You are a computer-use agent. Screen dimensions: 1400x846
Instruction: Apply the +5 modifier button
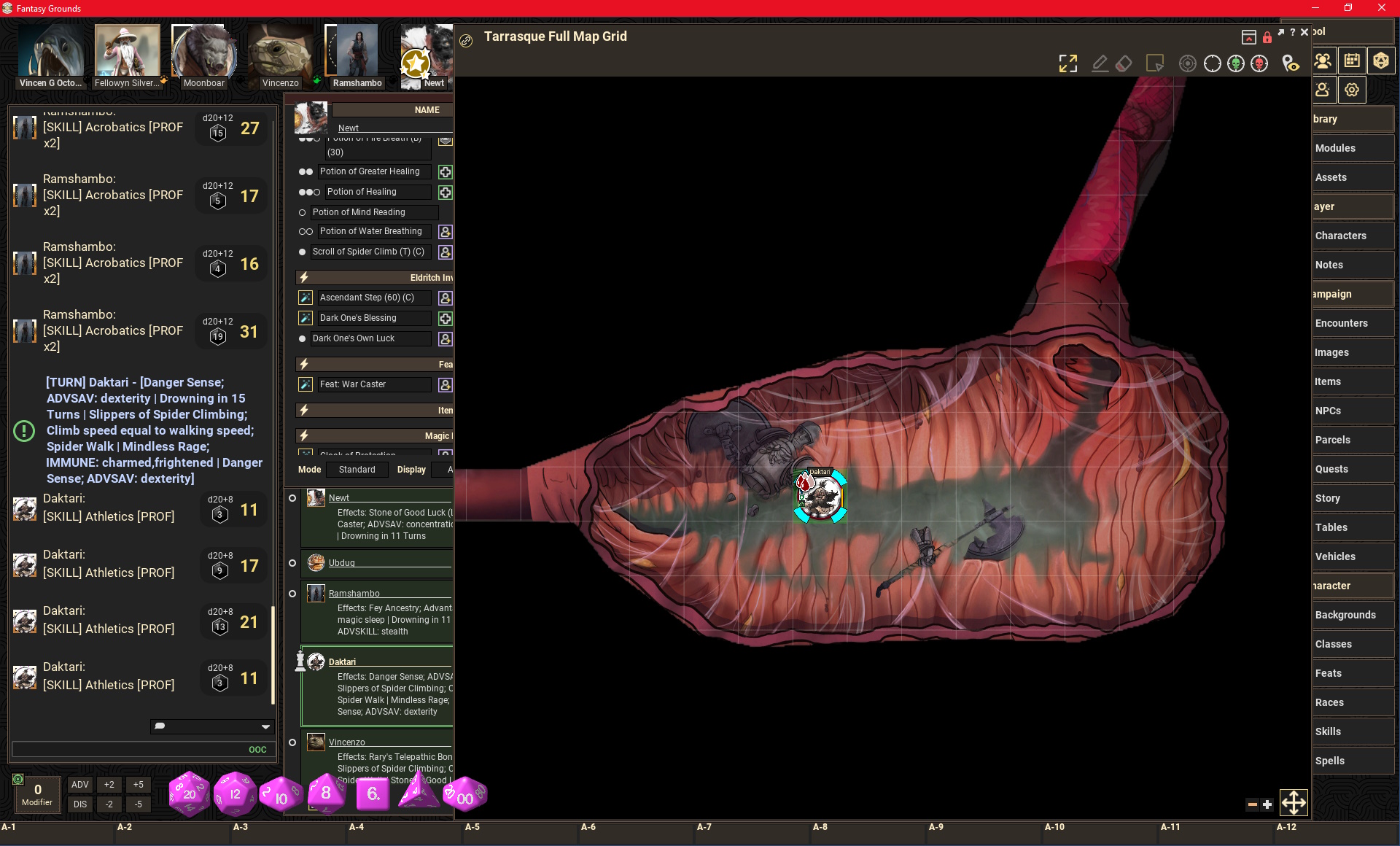pos(138,785)
